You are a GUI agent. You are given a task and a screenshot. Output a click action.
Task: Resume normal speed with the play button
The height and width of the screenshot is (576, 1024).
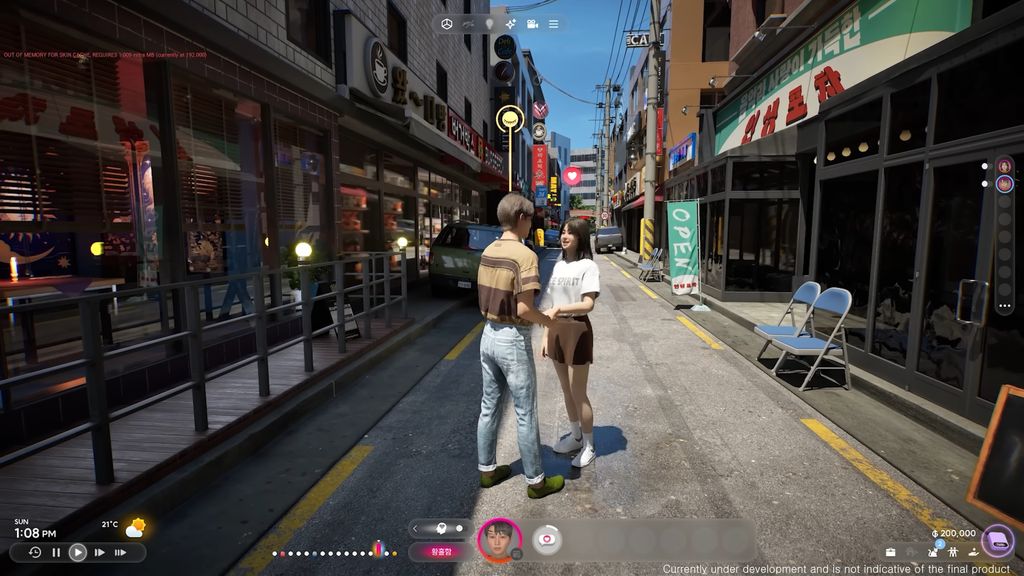(77, 552)
